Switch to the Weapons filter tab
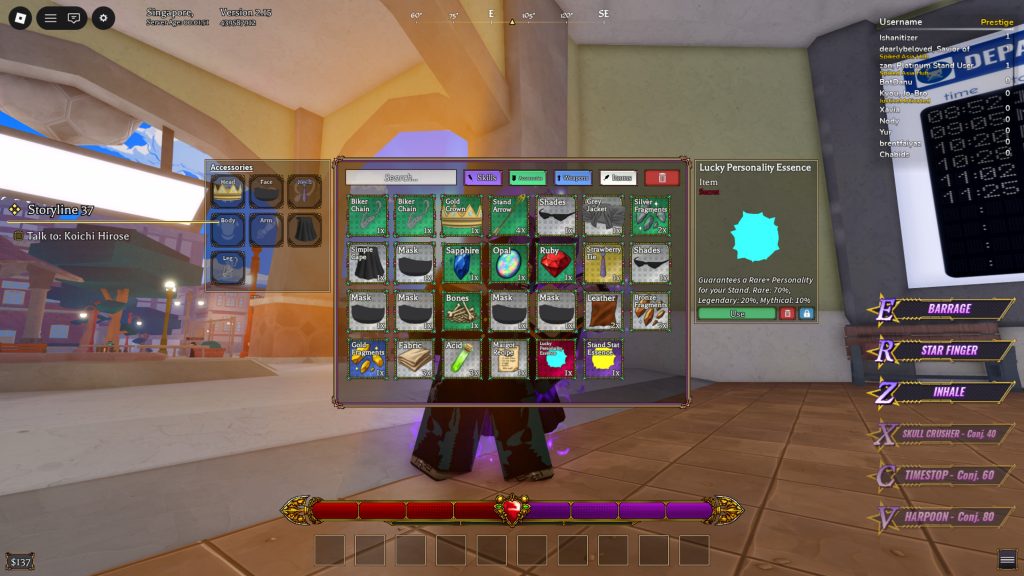1024x576 pixels. tap(572, 177)
